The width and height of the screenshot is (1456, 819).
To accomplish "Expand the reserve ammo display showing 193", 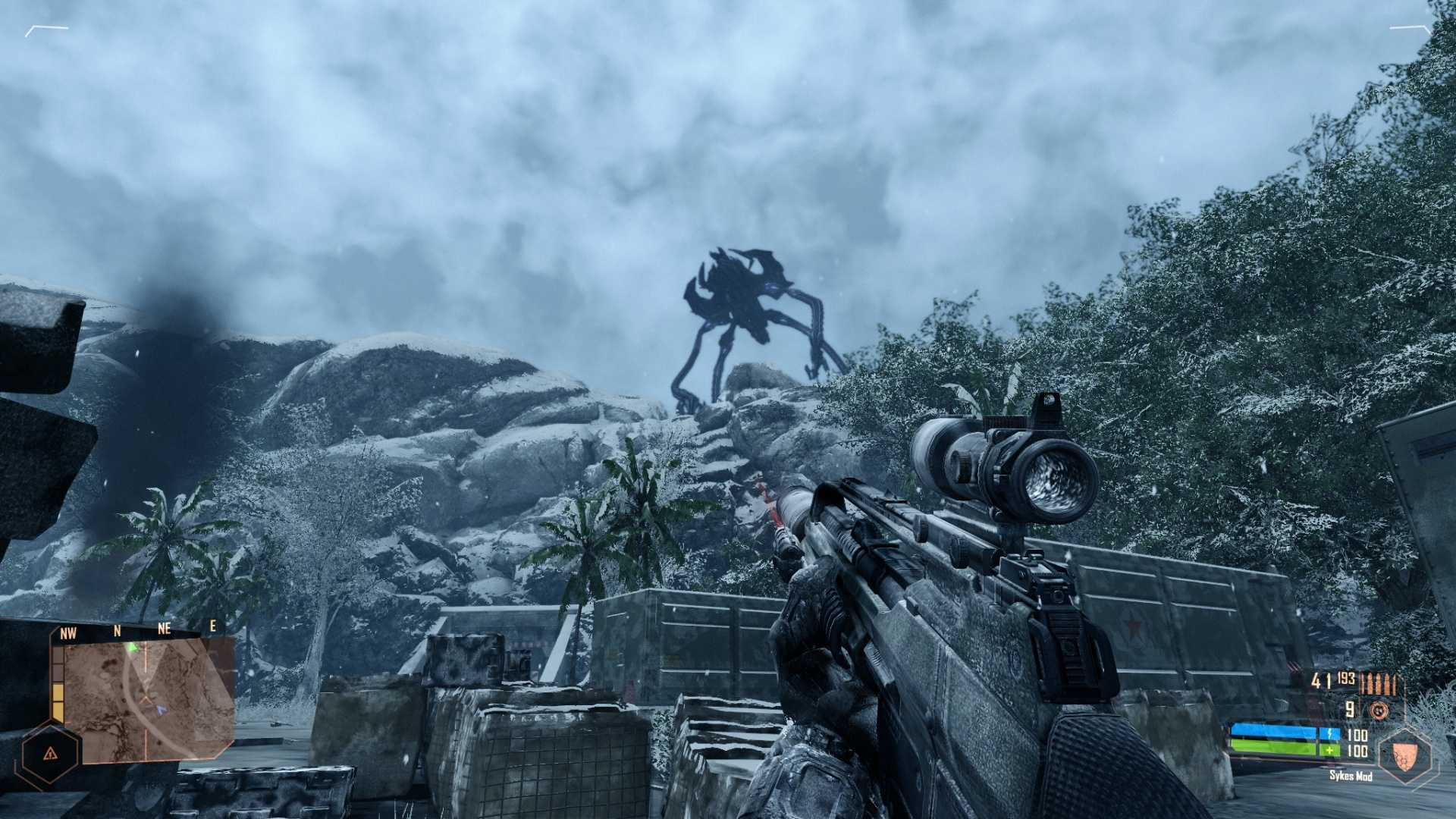I will click(1346, 679).
